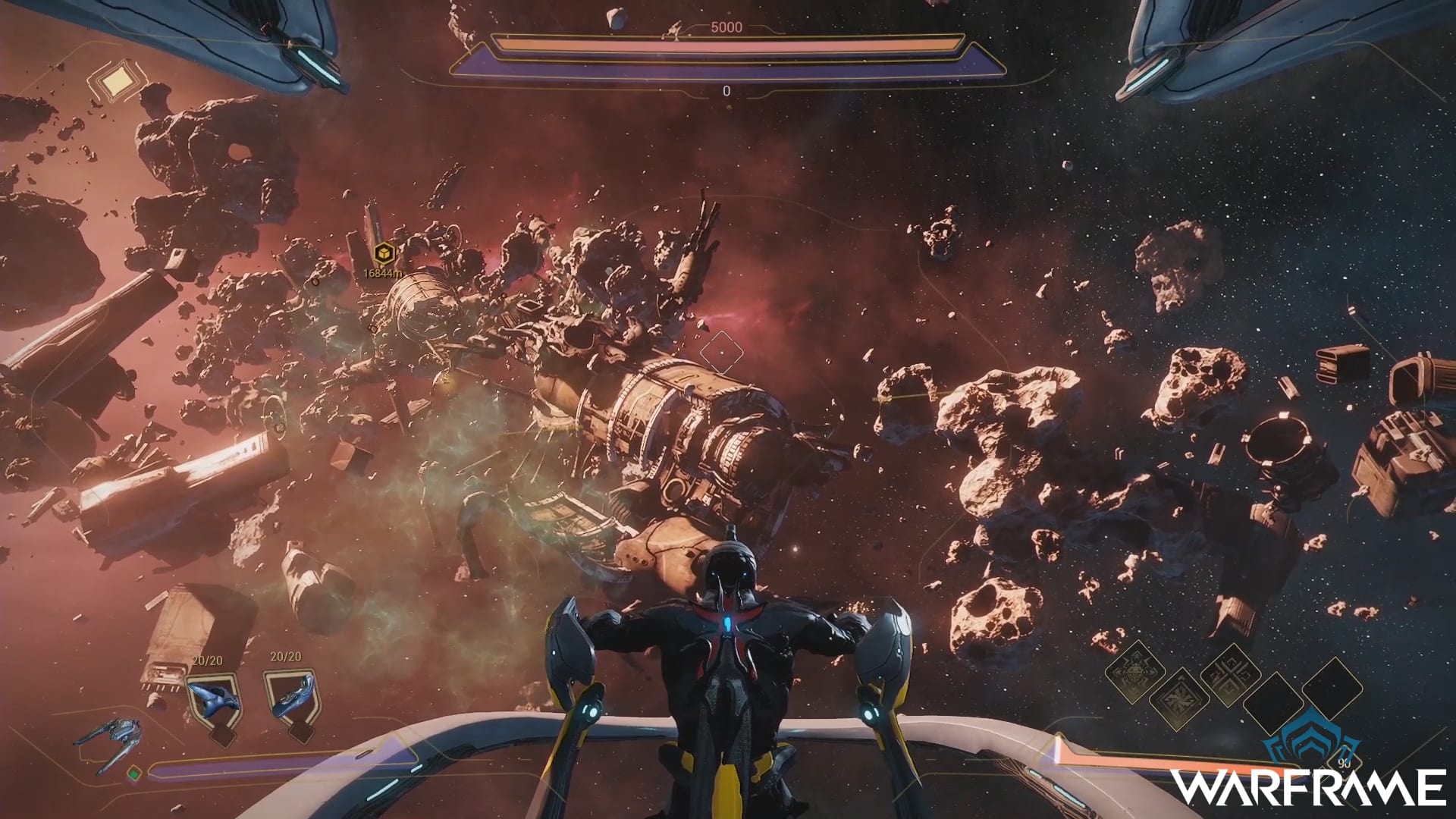Image resolution: width=1456 pixels, height=819 pixels.
Task: Activate the starburst-pattern ability diamond
Action: click(1180, 699)
